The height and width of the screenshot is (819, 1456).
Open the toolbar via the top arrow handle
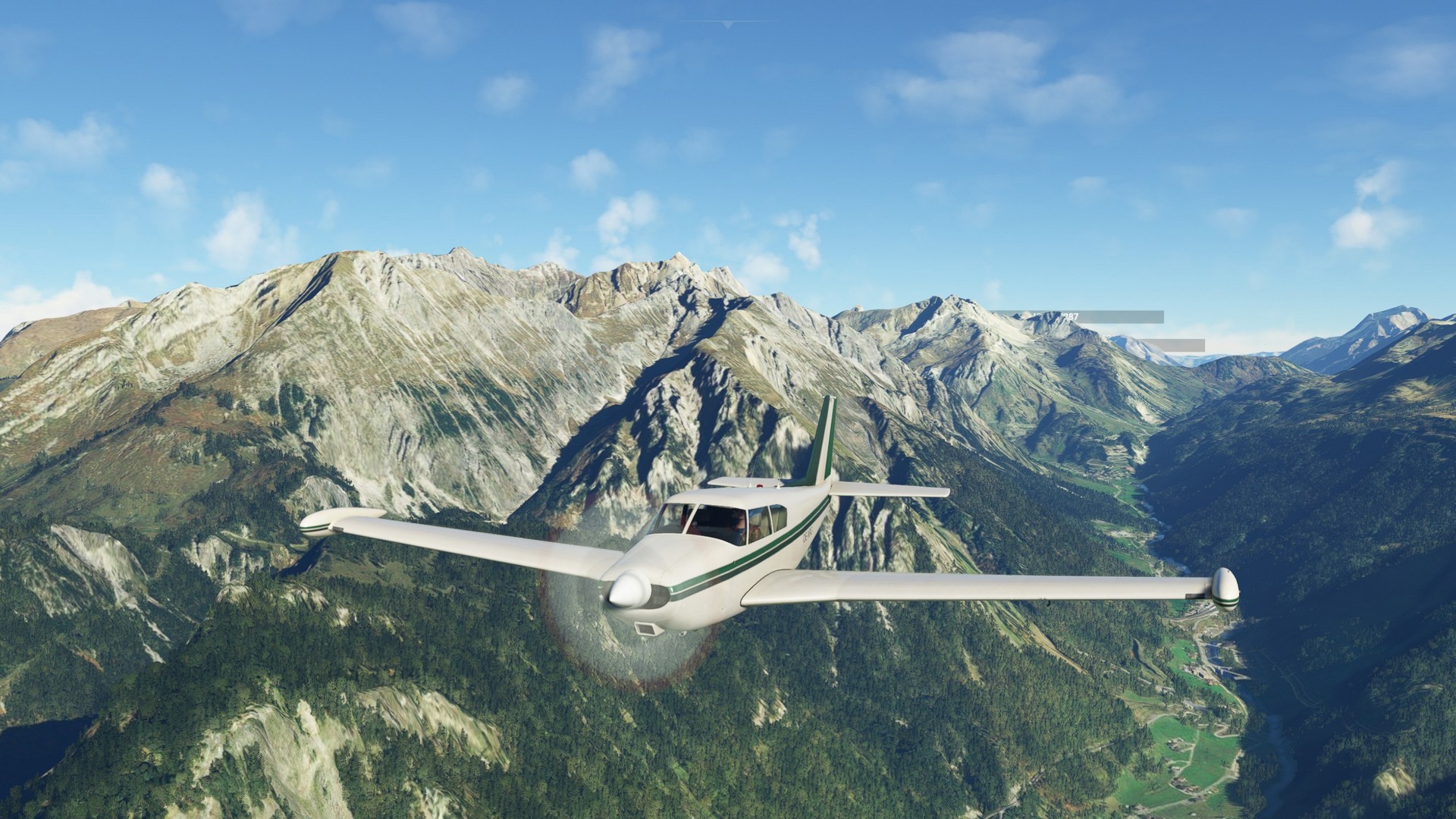point(728,25)
